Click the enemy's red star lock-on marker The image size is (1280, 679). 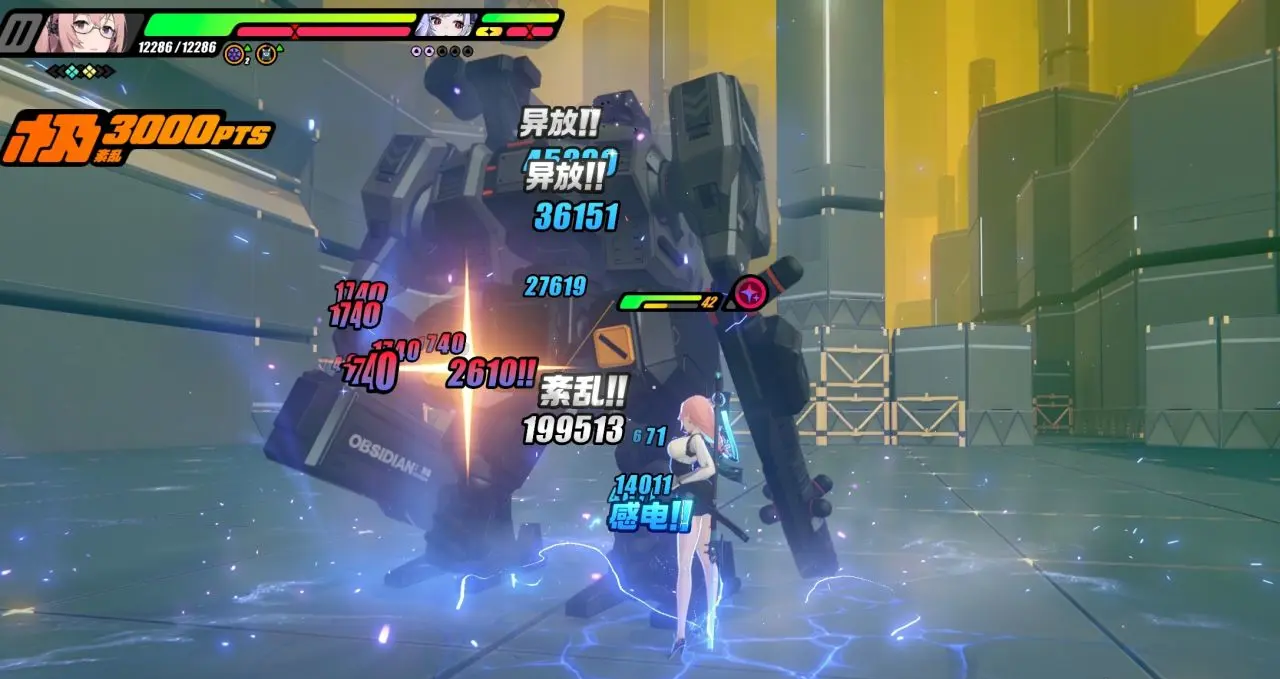pos(748,293)
